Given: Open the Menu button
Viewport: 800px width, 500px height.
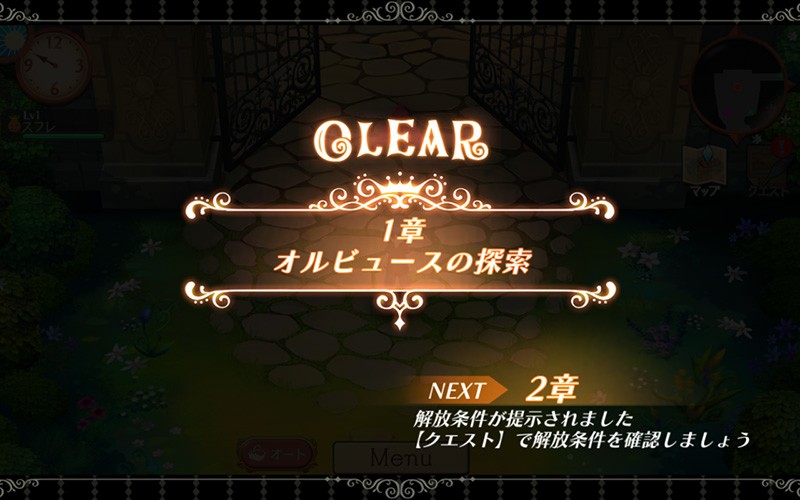Looking at the screenshot, I should [x=400, y=459].
